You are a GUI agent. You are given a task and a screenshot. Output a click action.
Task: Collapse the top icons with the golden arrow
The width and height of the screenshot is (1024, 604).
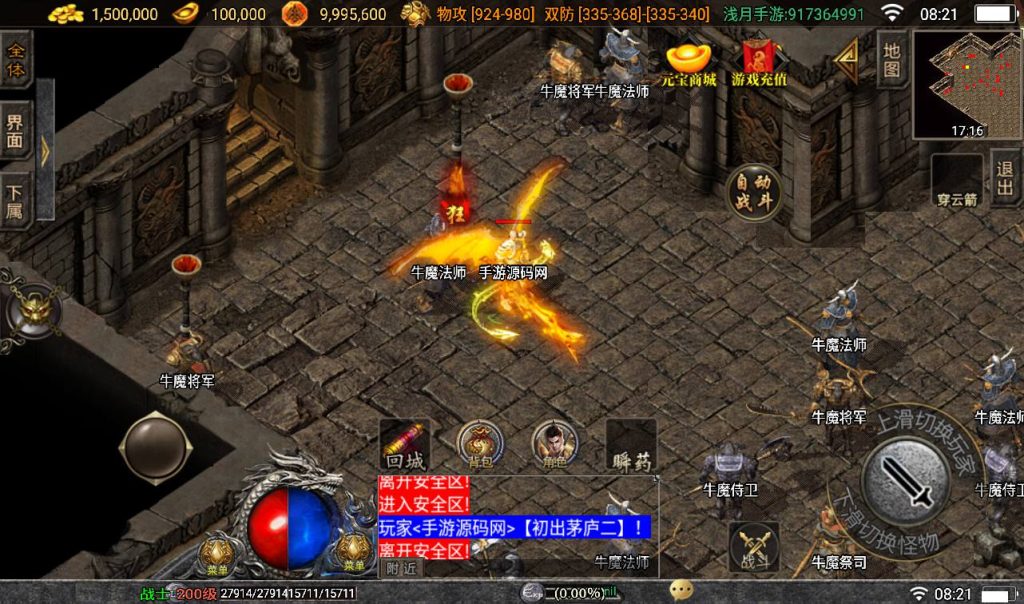(x=847, y=62)
